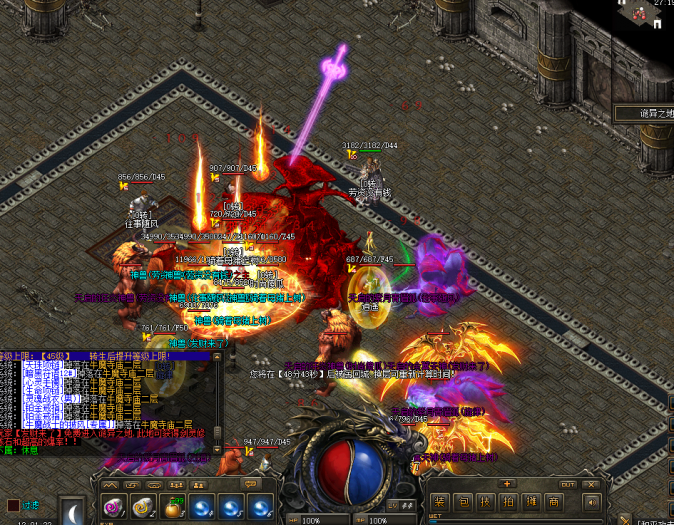The width and height of the screenshot is (674, 525).
Task: Open the auction house (拍)
Action: point(507,502)
